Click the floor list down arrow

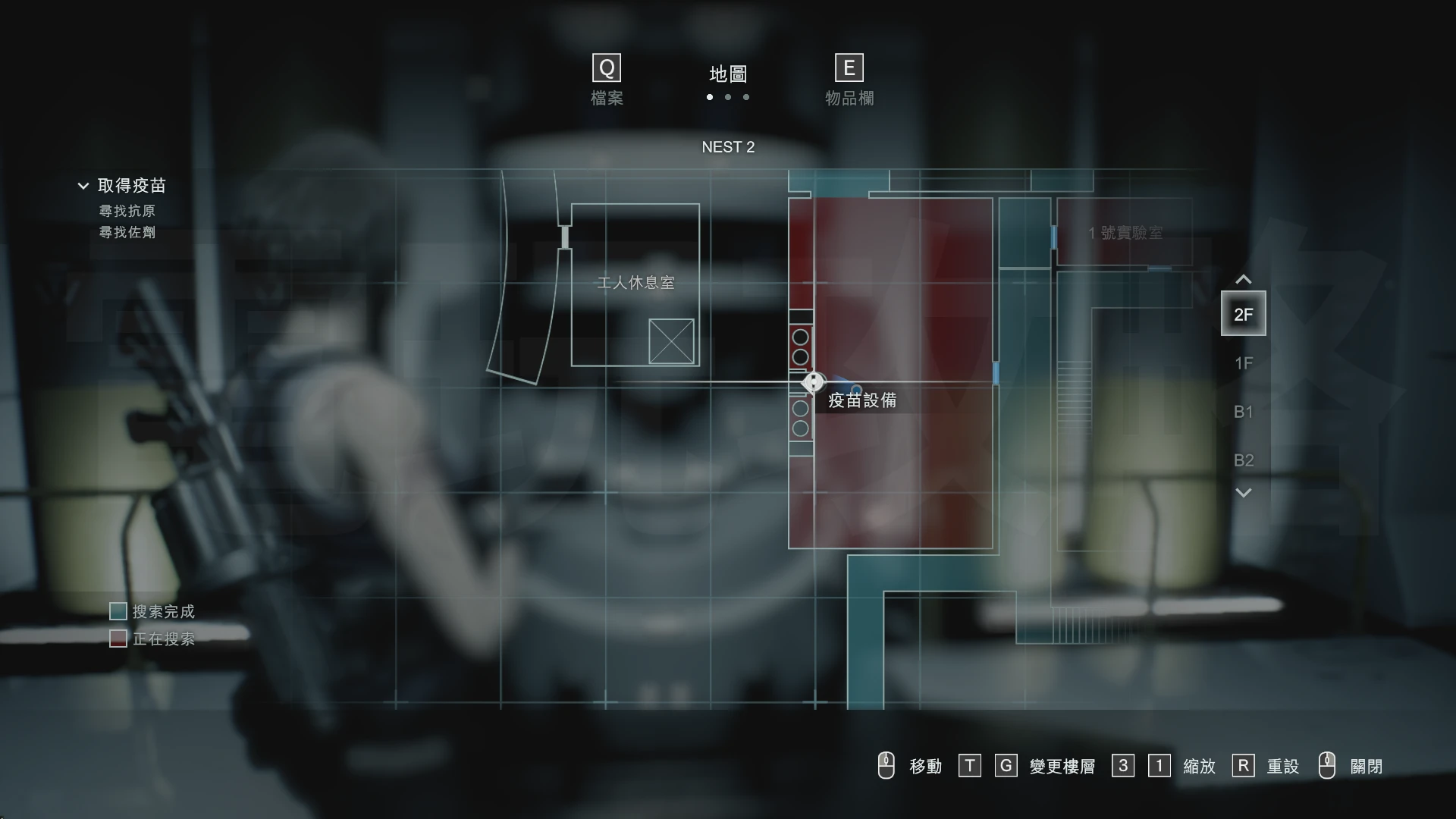pos(1243,493)
